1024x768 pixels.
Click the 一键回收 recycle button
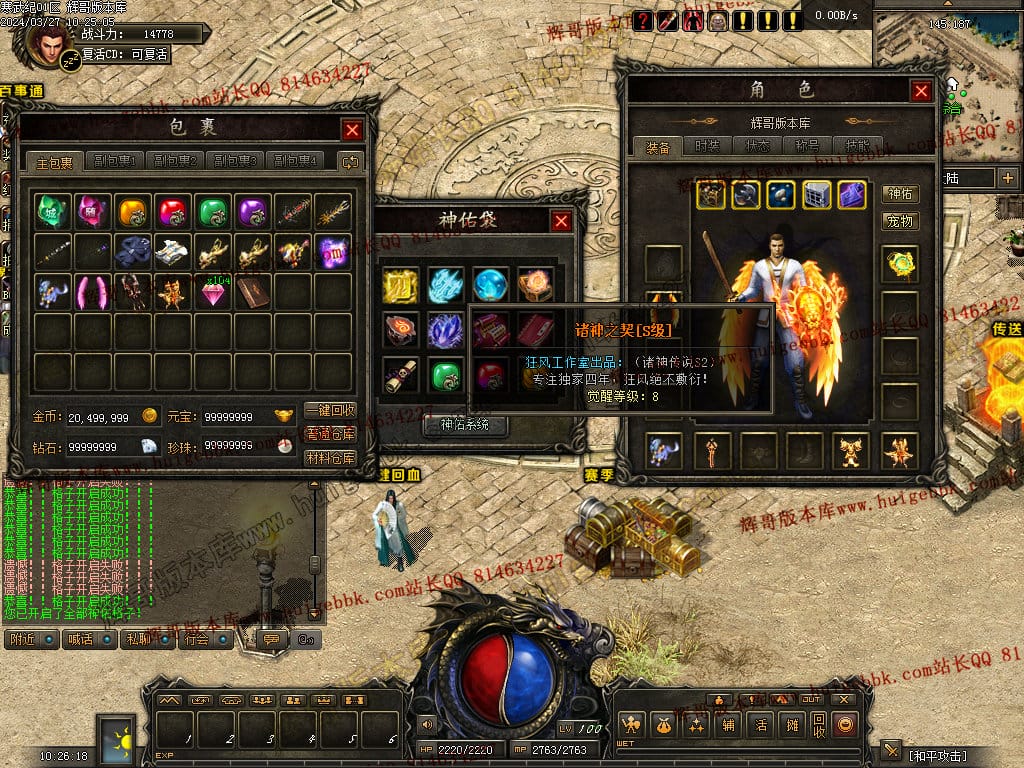tap(330, 411)
